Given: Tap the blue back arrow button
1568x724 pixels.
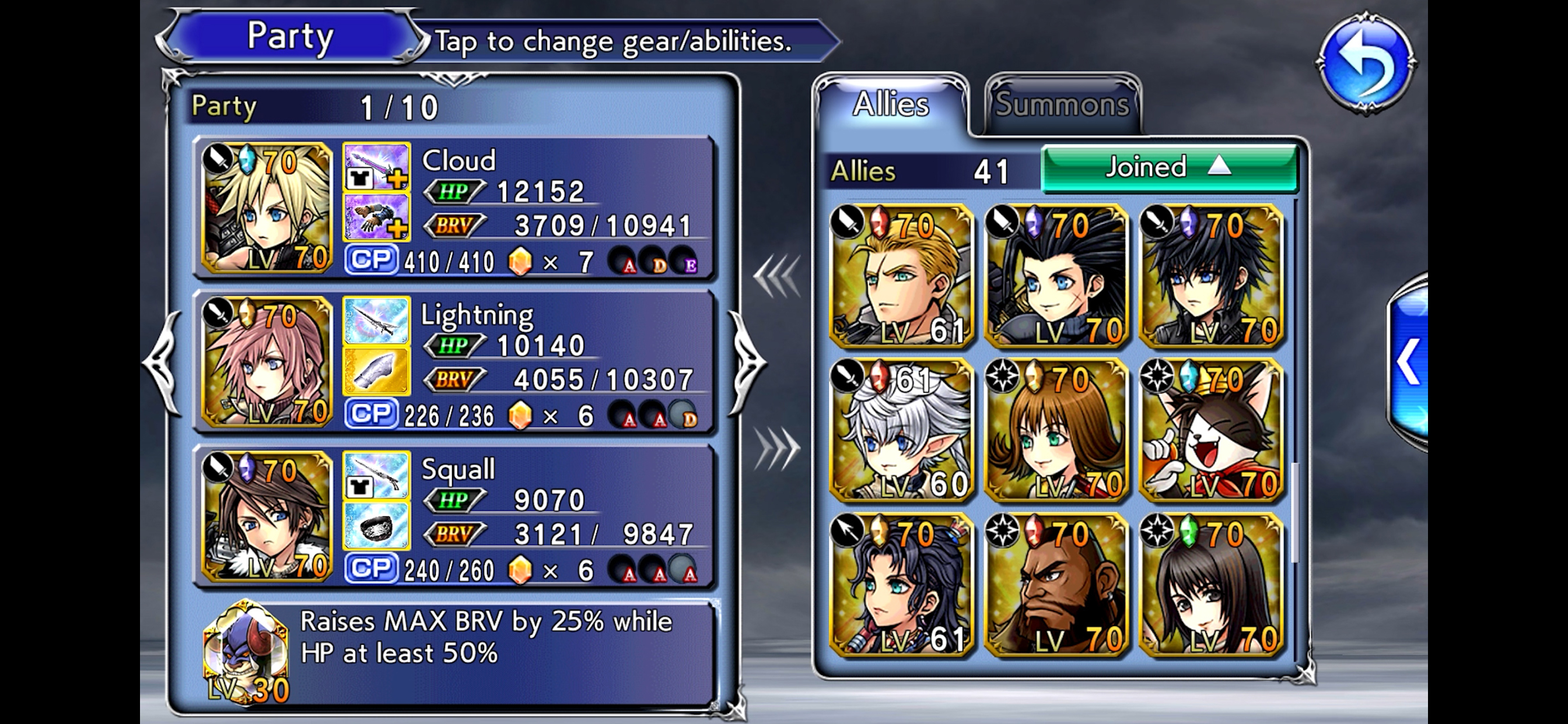Looking at the screenshot, I should pos(1366,63).
